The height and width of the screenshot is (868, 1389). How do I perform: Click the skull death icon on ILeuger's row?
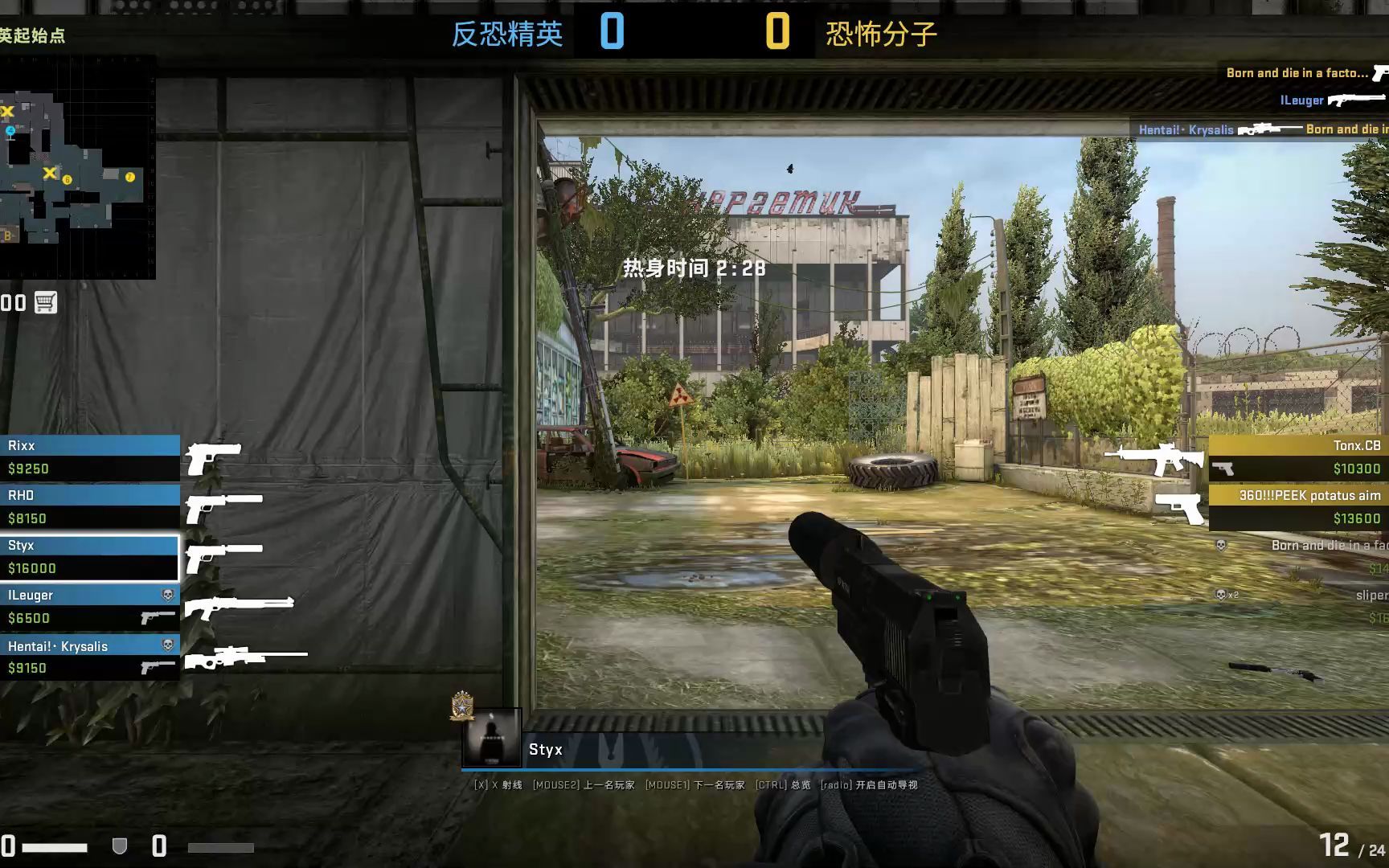166,595
